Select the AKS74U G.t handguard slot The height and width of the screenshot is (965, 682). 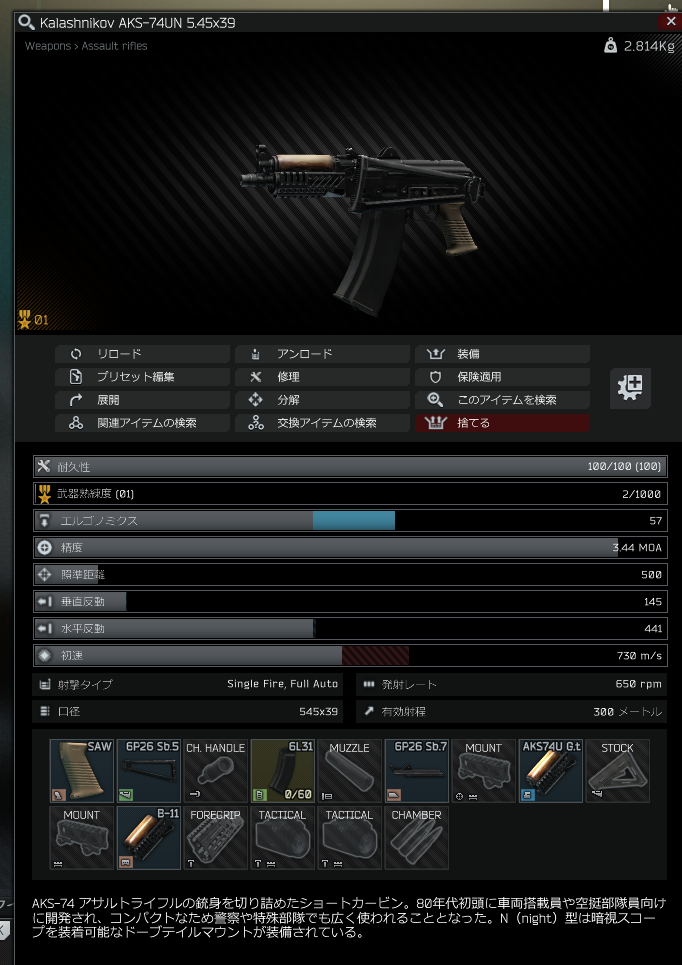tap(551, 771)
